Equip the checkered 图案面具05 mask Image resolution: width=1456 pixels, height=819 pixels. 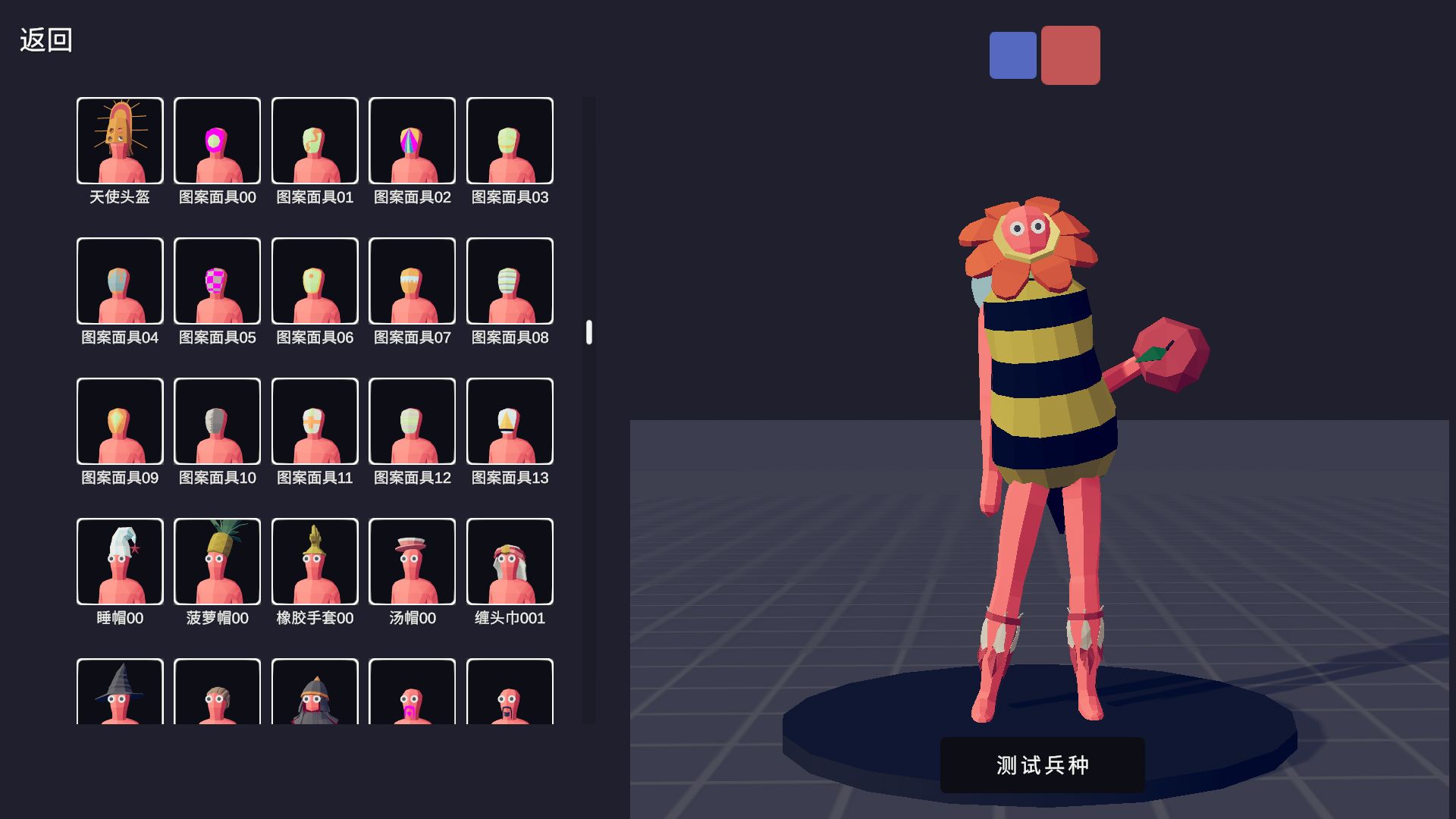tap(217, 281)
